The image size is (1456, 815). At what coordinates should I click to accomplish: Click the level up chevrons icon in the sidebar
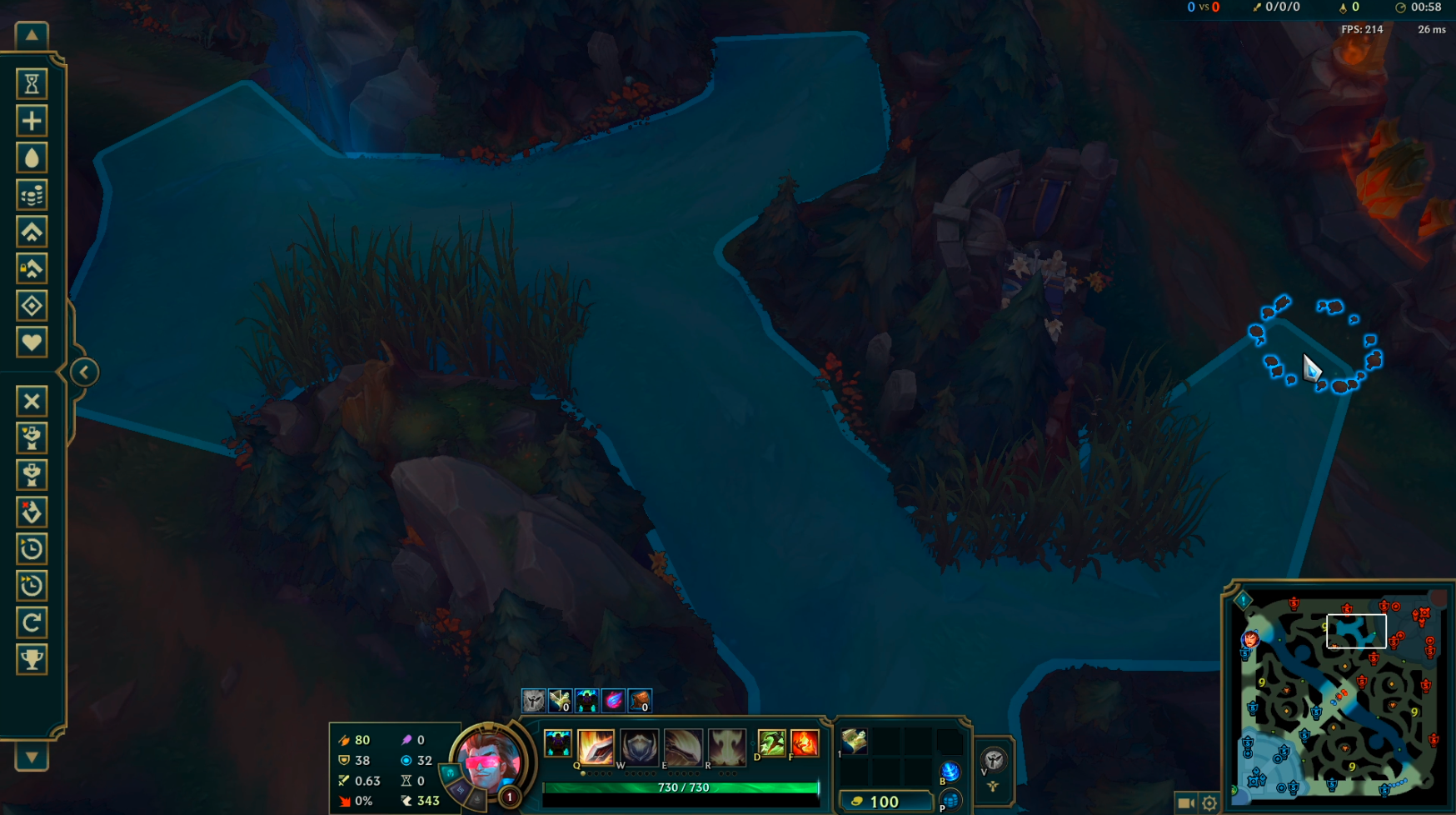32,231
